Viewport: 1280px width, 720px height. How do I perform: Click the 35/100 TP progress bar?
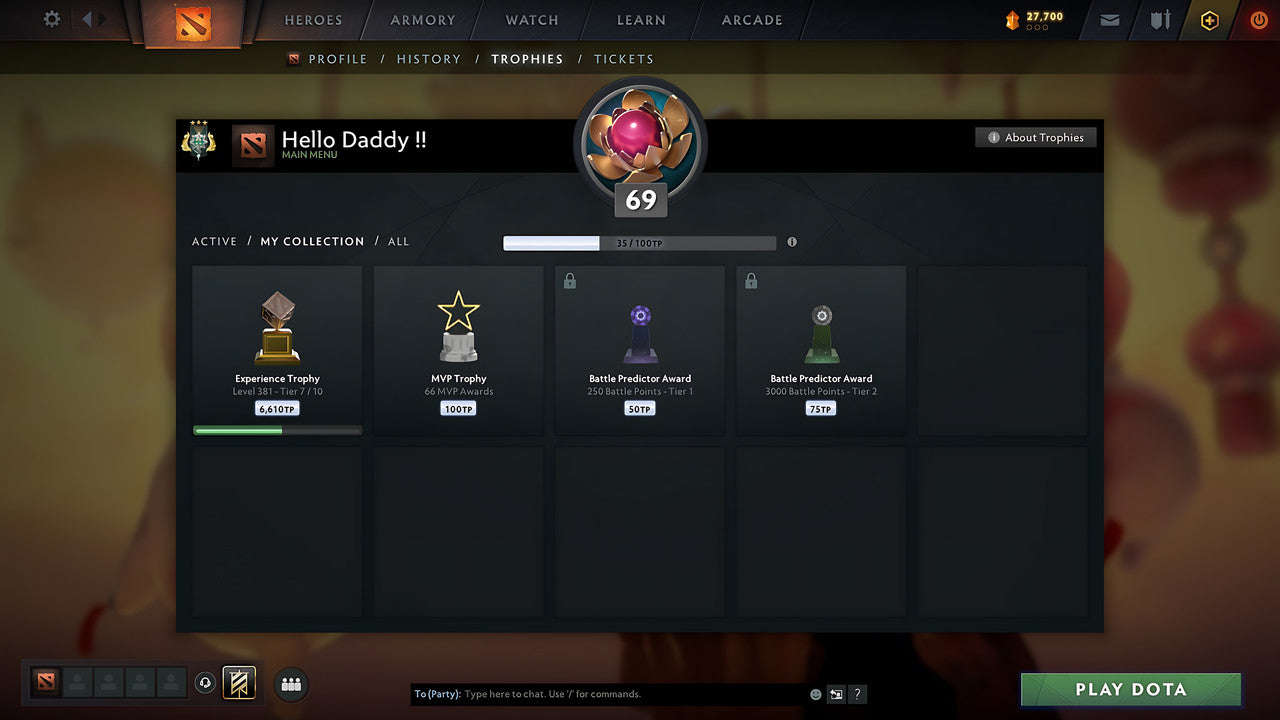640,242
